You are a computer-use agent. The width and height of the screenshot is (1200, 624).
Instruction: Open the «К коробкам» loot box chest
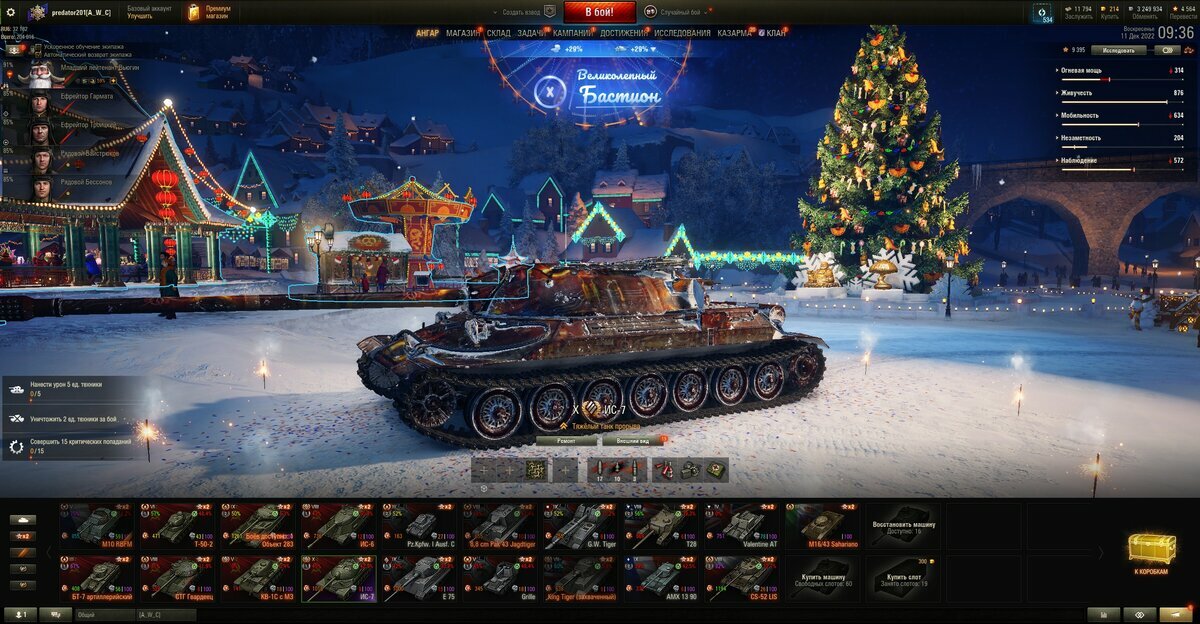(1151, 552)
